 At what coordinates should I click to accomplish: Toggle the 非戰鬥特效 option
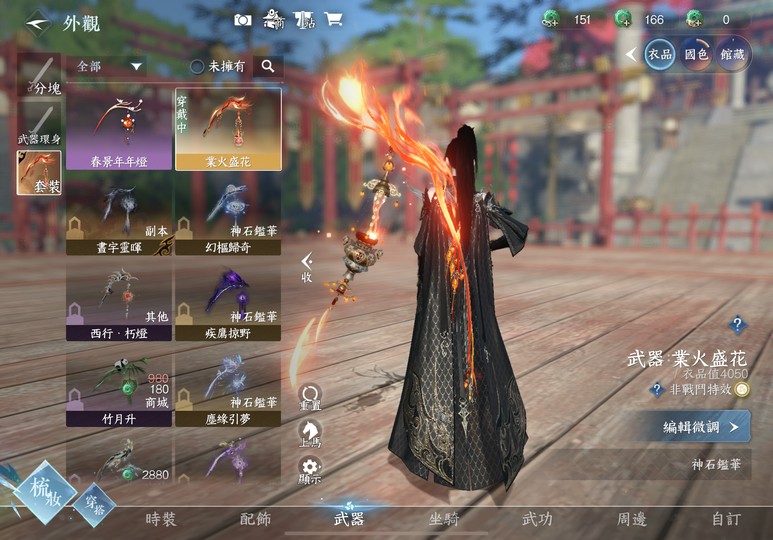[x=741, y=390]
